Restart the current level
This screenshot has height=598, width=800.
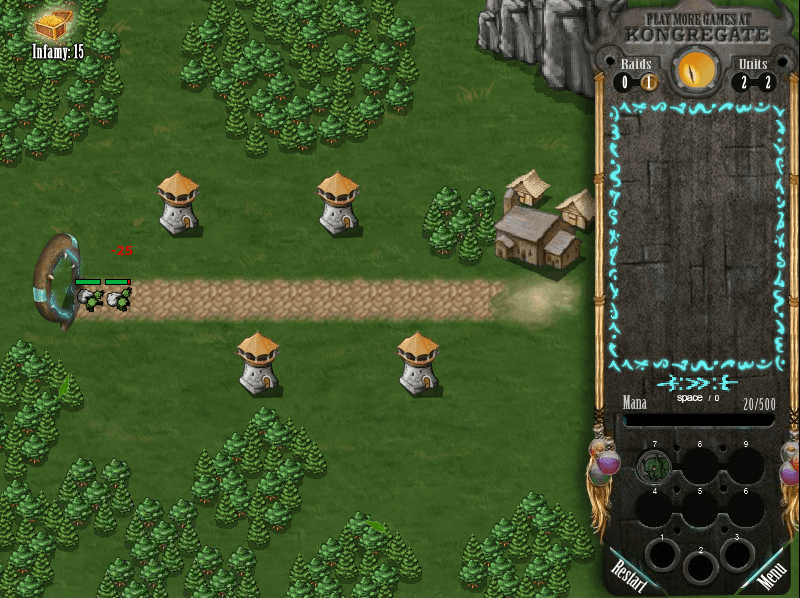(x=630, y=575)
